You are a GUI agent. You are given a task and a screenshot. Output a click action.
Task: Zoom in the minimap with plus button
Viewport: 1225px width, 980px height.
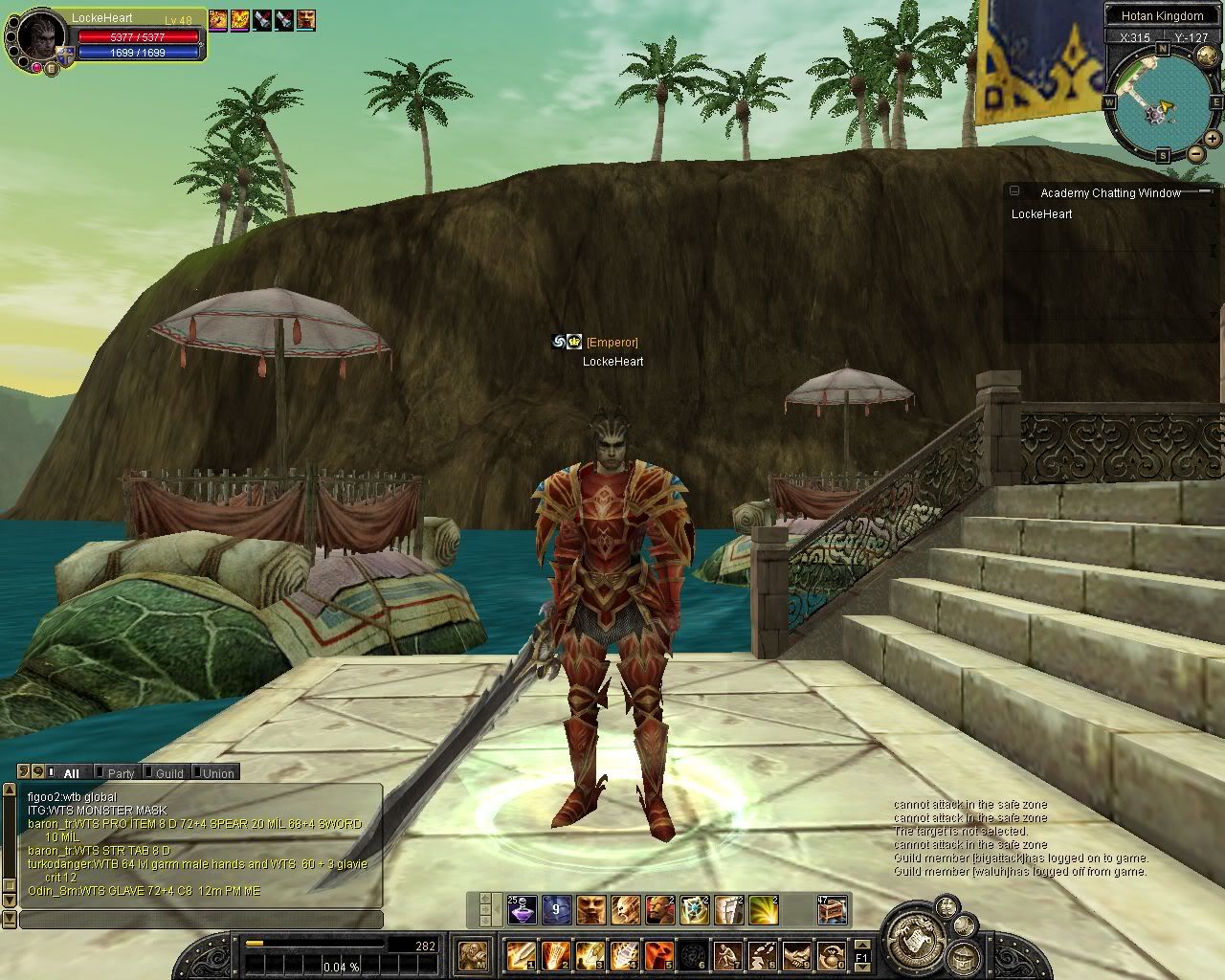[1211, 141]
